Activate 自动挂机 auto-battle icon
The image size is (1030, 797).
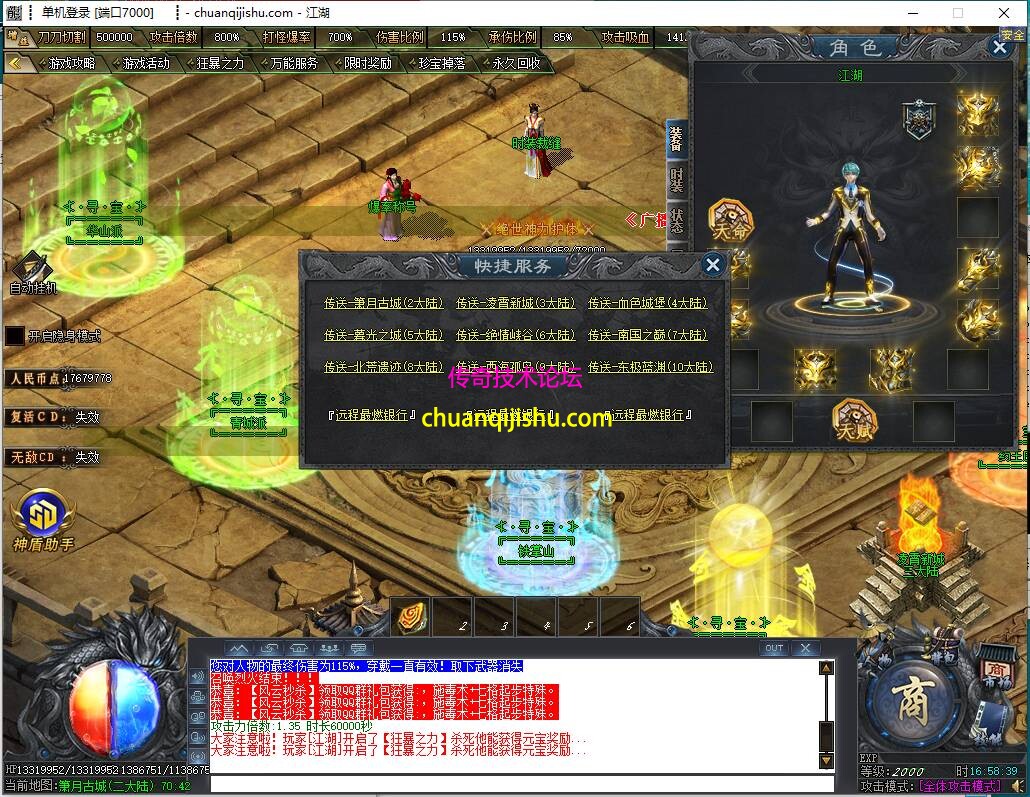pyautogui.click(x=32, y=270)
